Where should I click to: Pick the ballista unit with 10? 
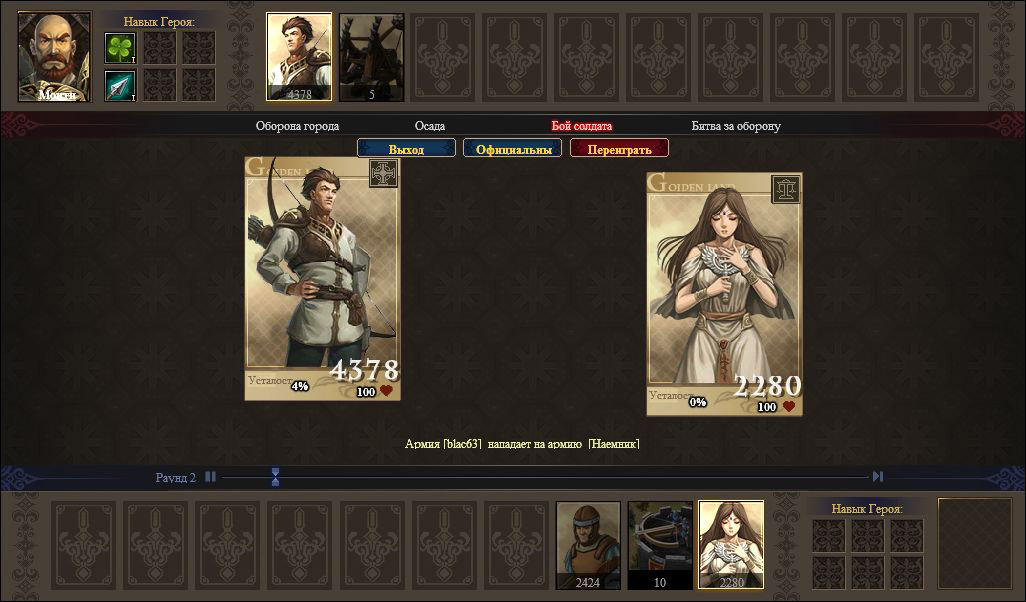tap(660, 544)
